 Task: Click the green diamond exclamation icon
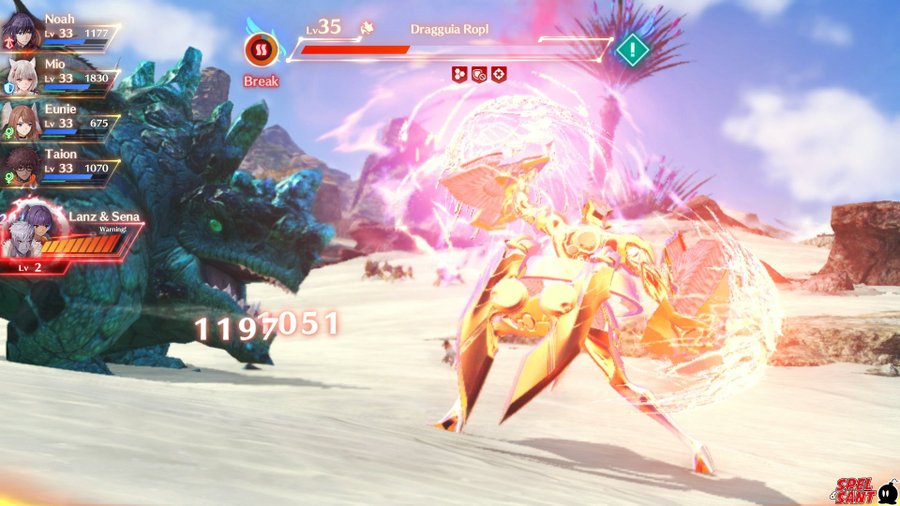pos(632,48)
